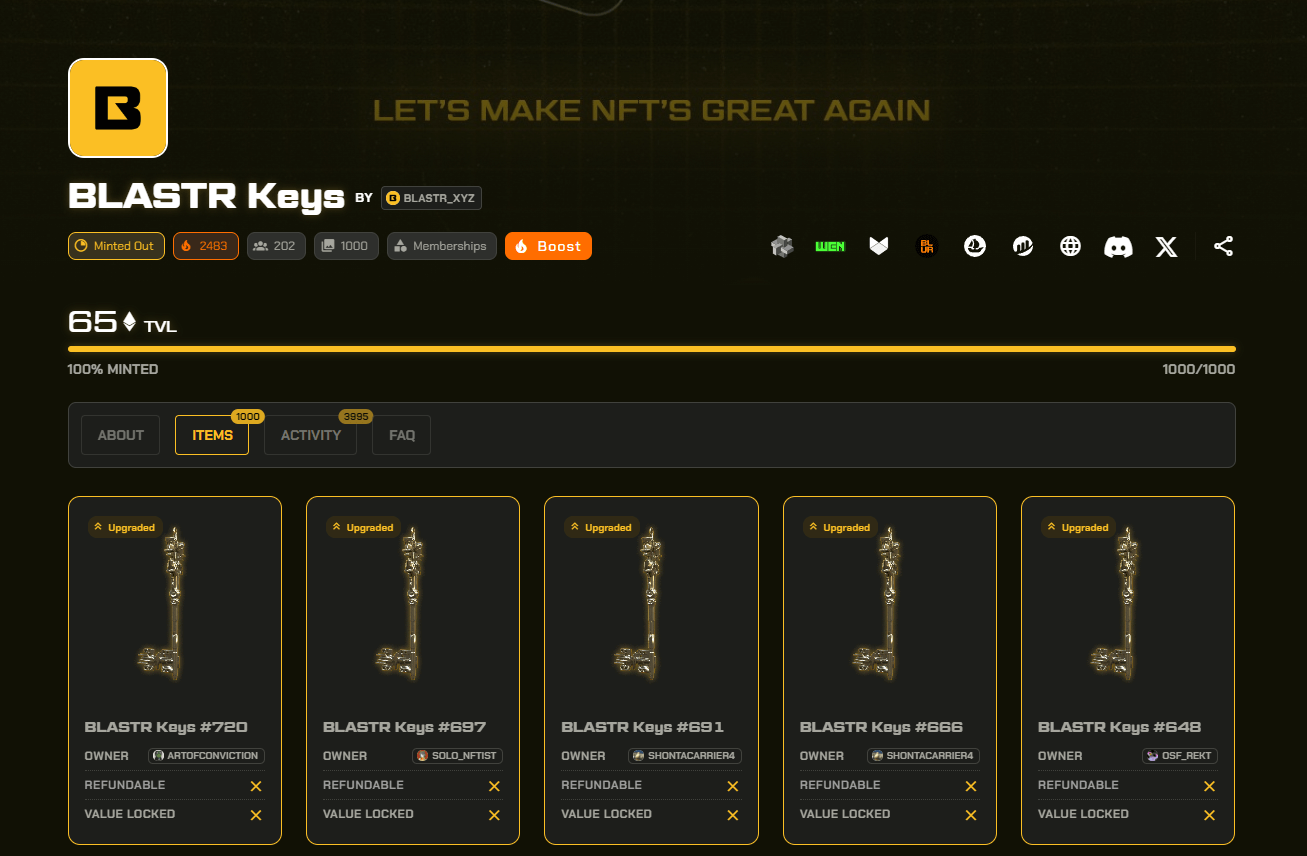Select the OSF_REKT owner badge

click(x=1179, y=756)
